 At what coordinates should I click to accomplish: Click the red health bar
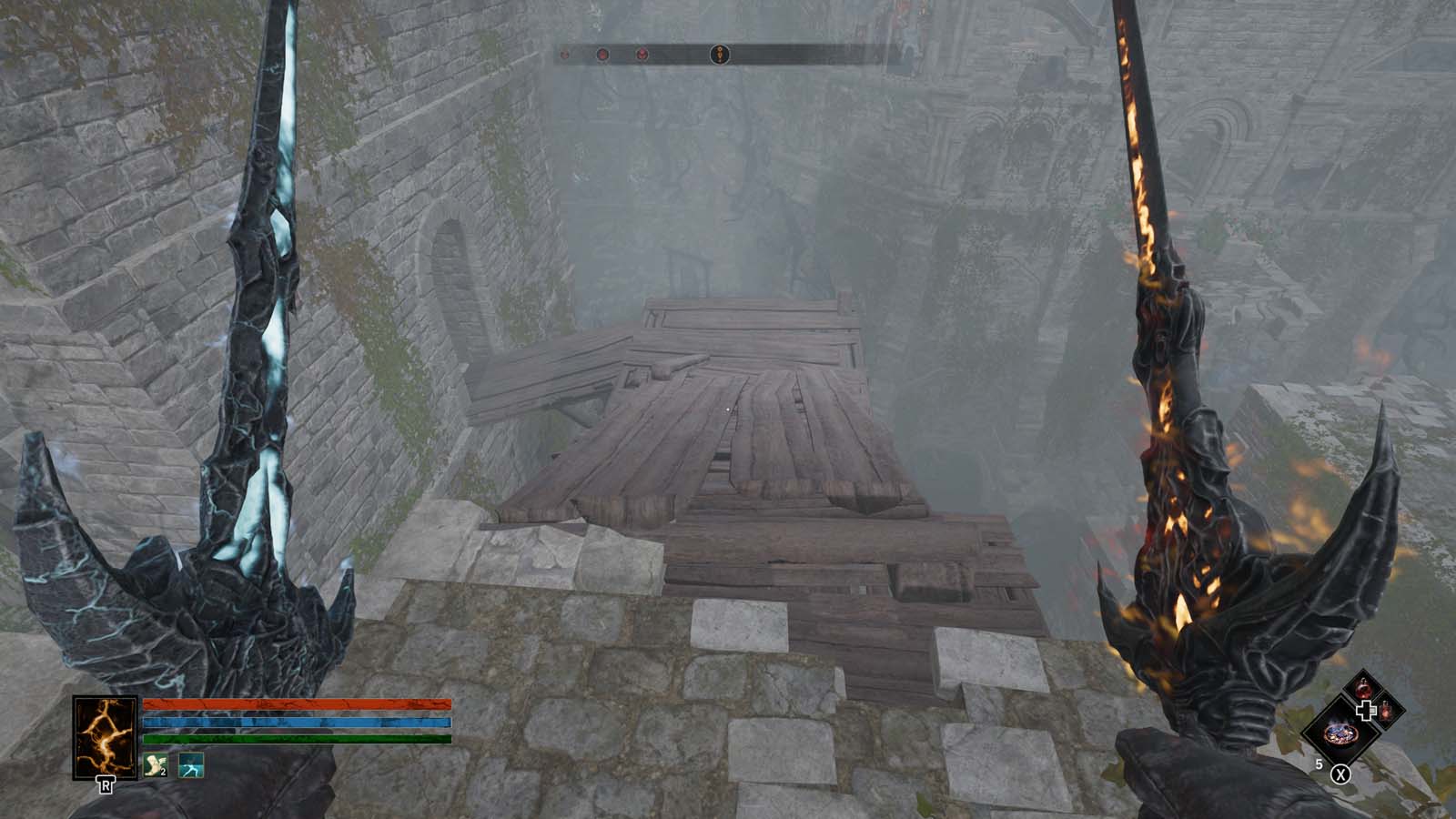pyautogui.click(x=295, y=703)
